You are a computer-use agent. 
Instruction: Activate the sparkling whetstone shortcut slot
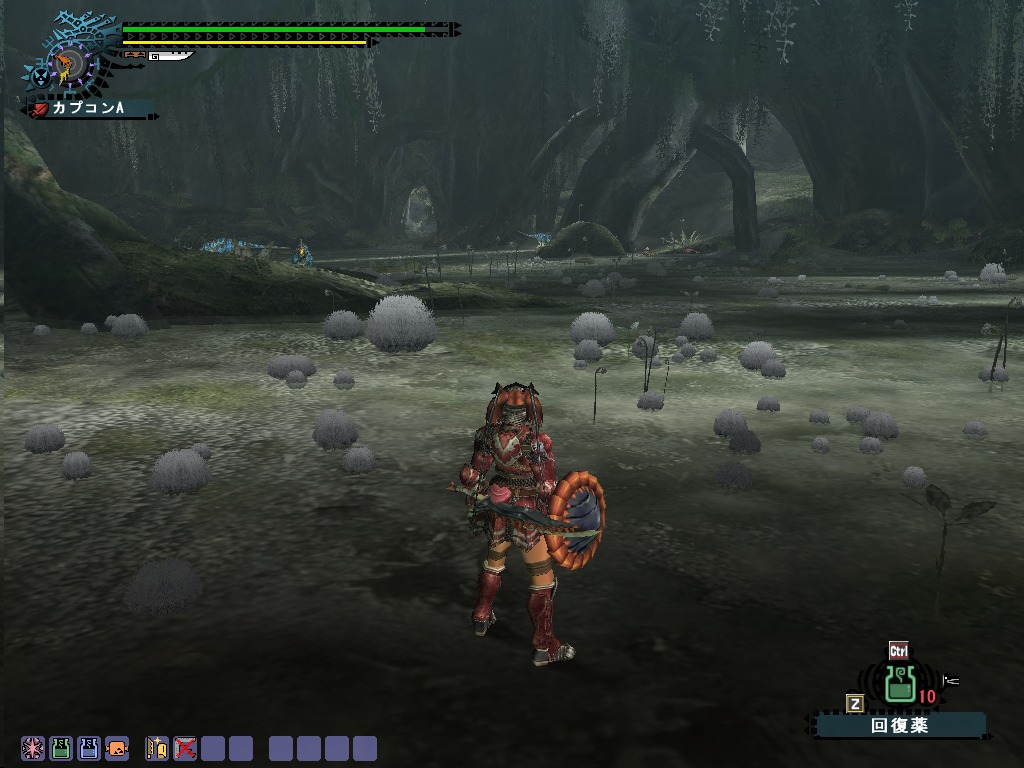click(x=157, y=748)
